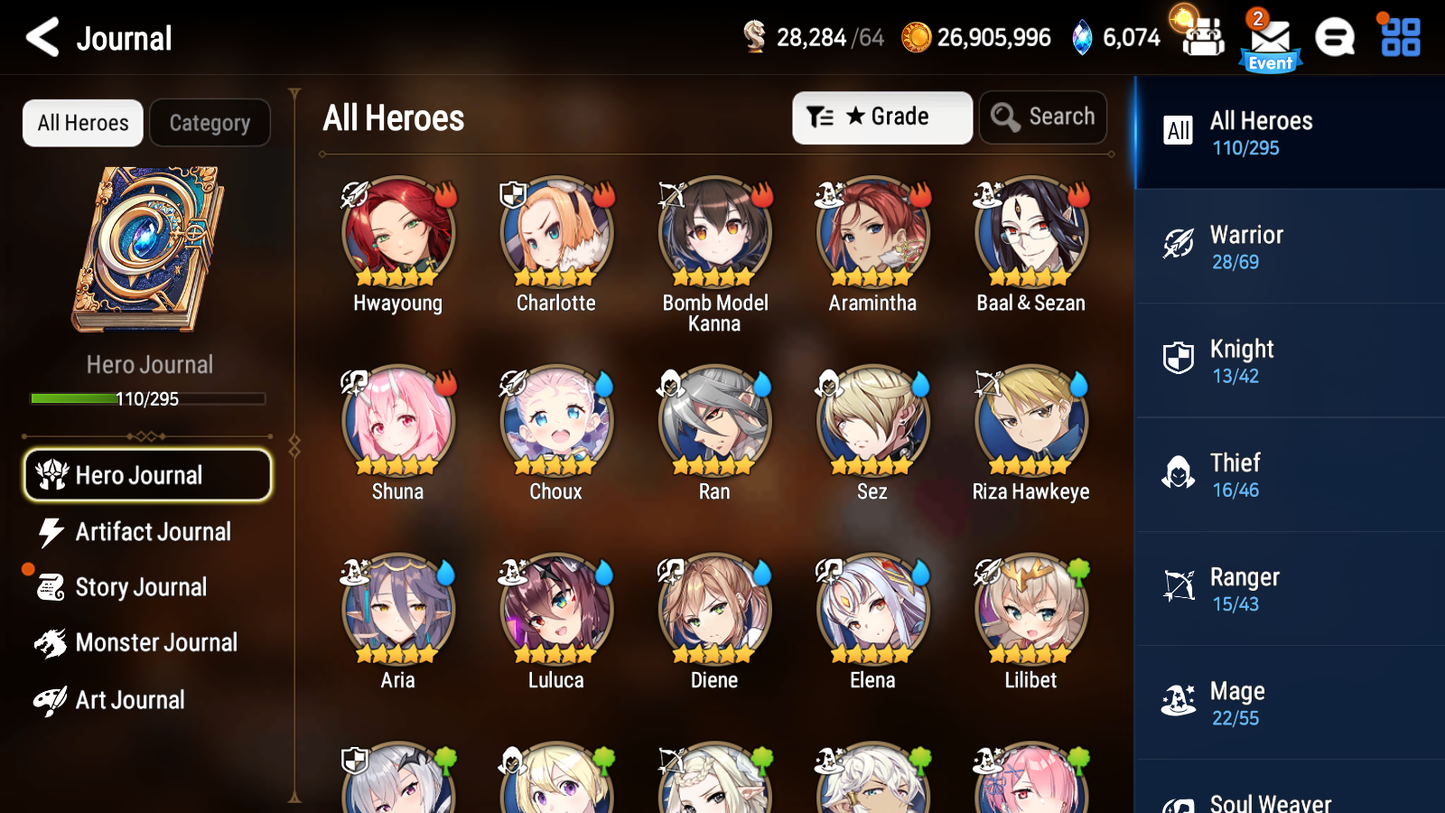Open the Grade filter options
This screenshot has height=813, width=1445.
tap(882, 117)
